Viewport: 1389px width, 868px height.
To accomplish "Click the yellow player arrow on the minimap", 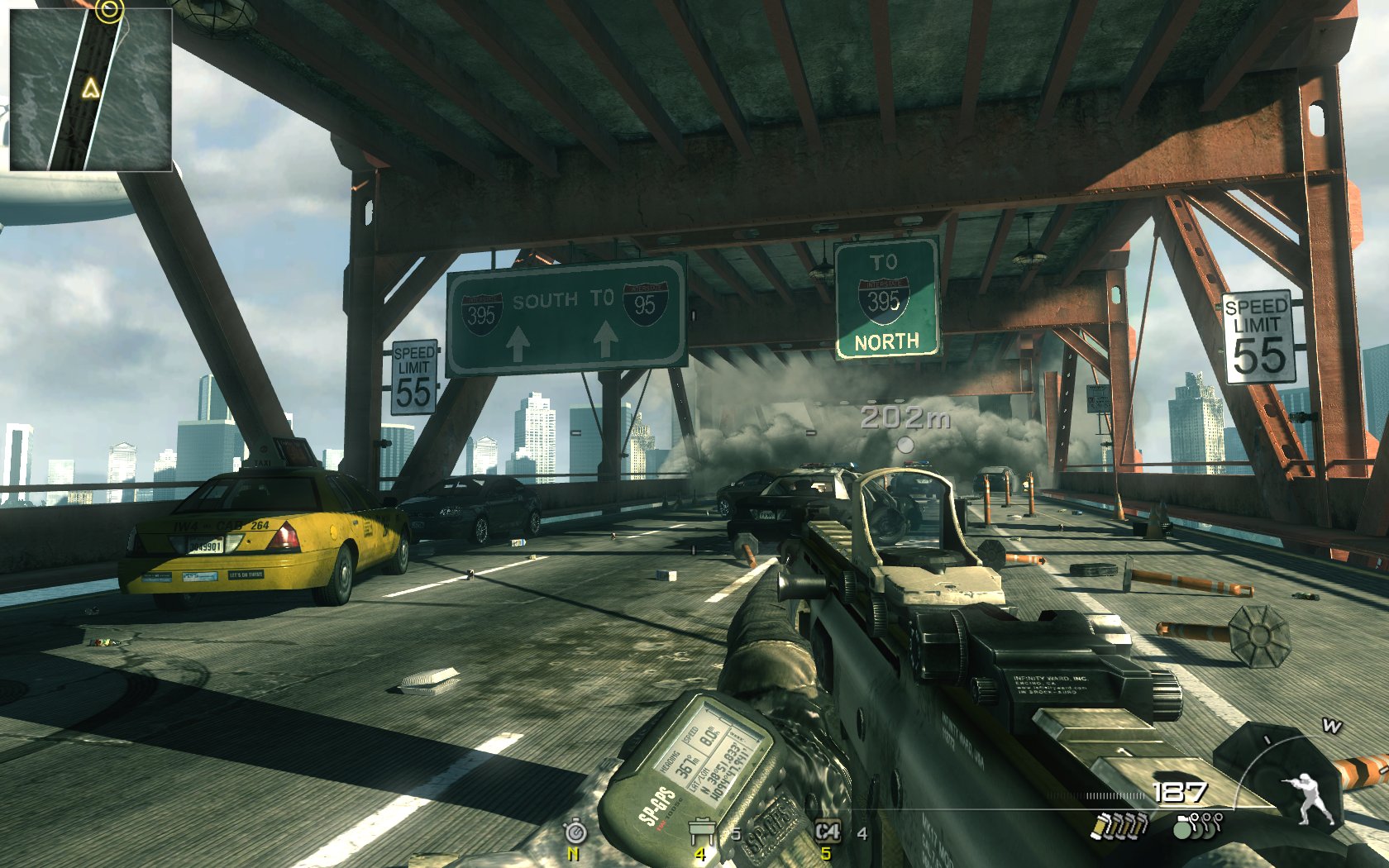I will click(x=90, y=88).
